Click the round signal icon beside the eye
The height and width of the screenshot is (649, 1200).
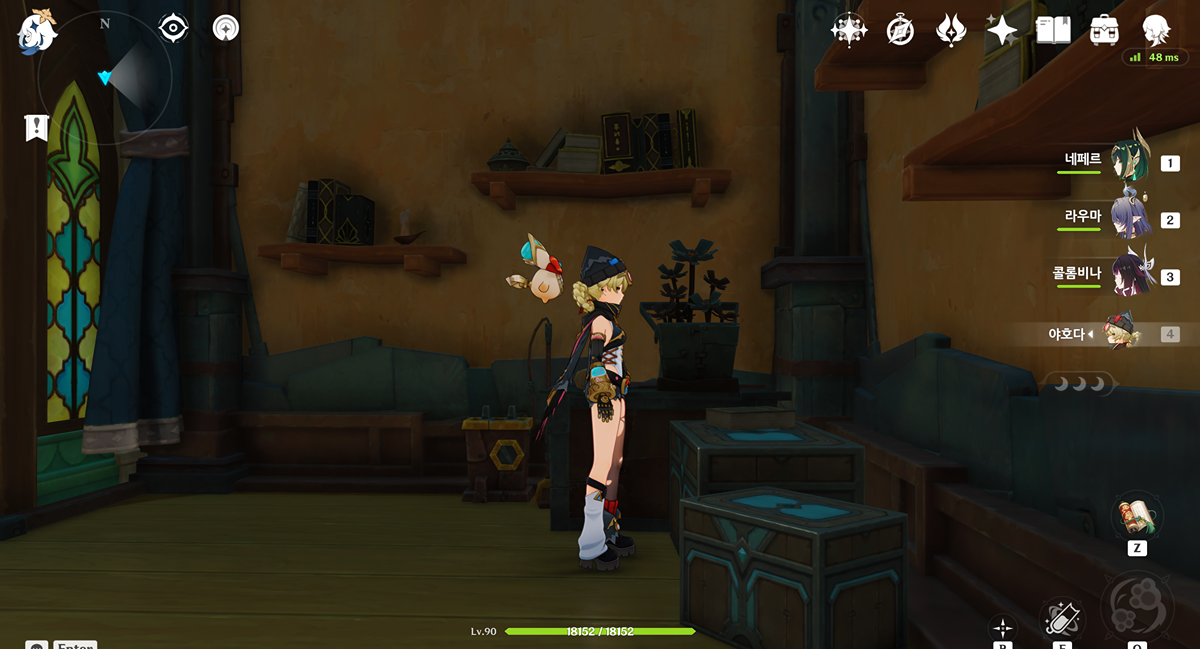pyautogui.click(x=226, y=27)
